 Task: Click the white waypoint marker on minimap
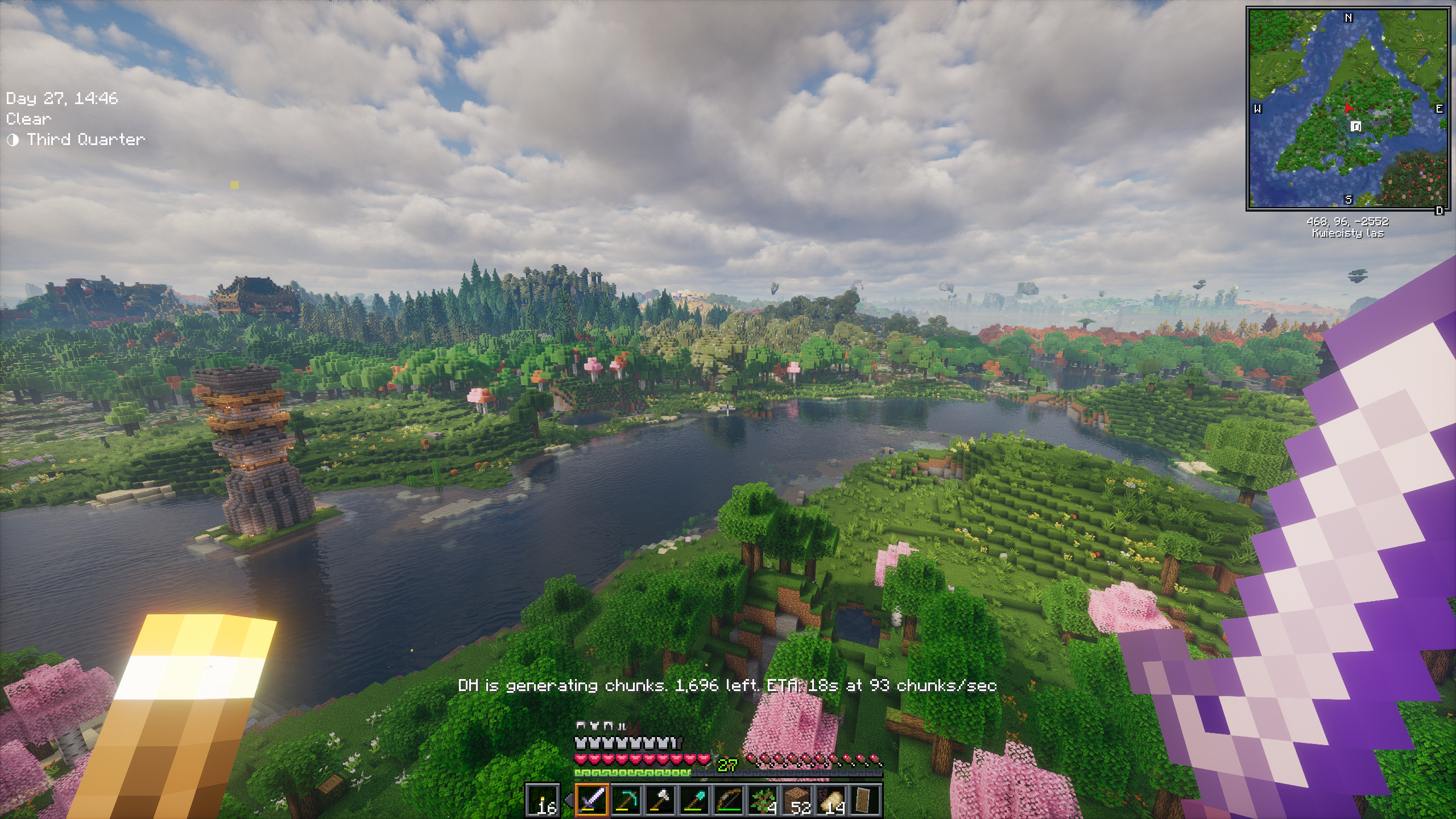(x=1356, y=126)
